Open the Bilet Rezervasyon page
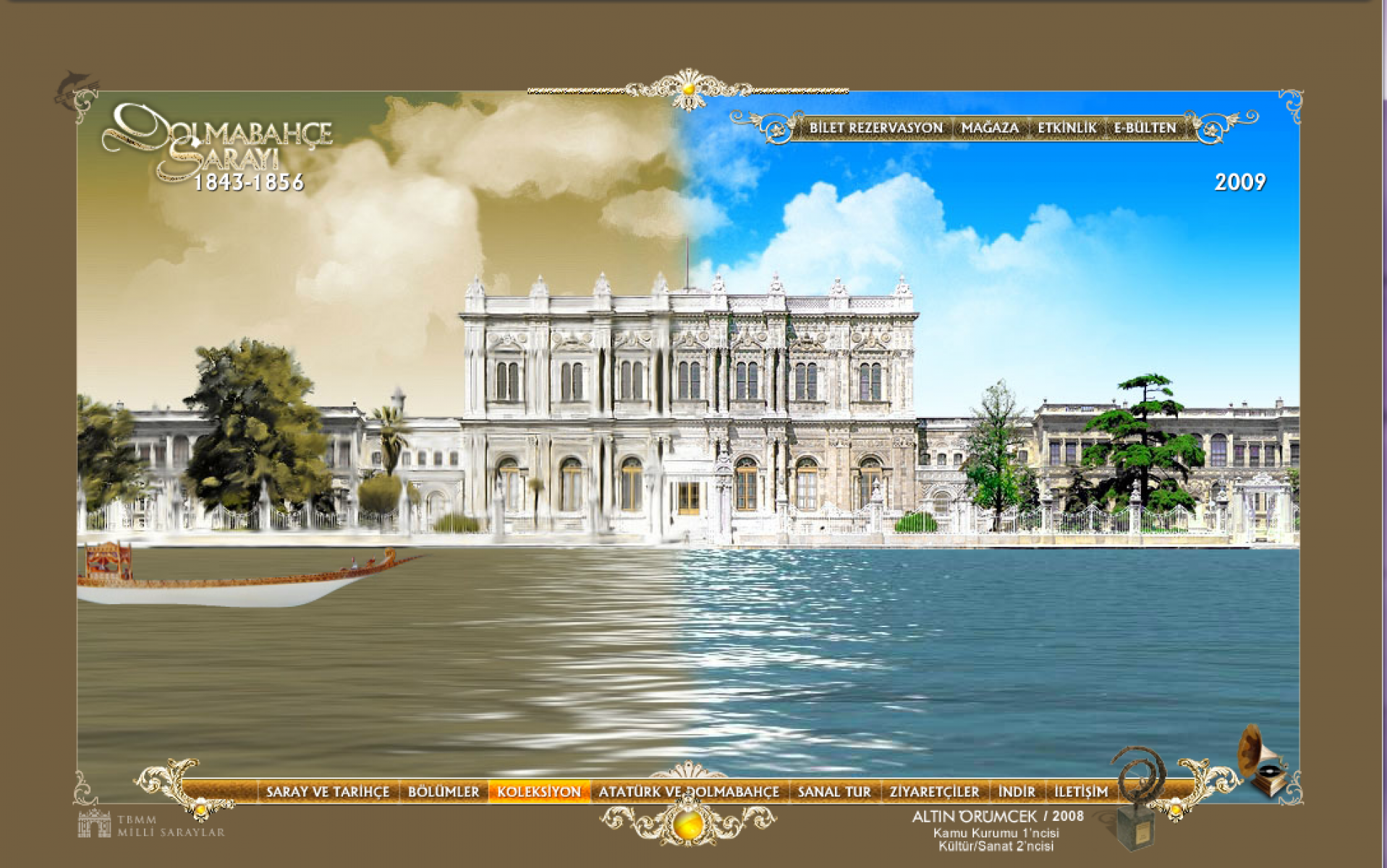The image size is (1387, 868). 875,128
